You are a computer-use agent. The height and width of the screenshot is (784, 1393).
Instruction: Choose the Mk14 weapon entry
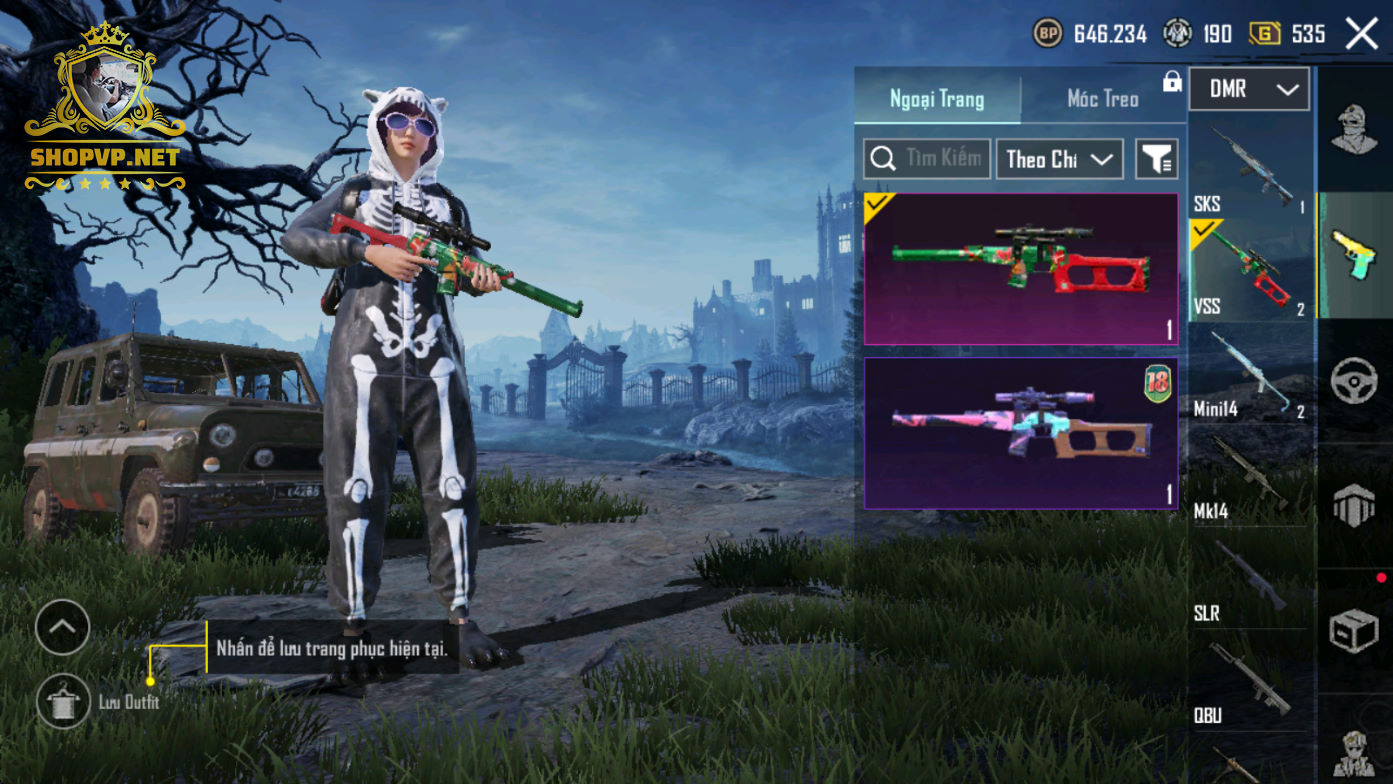[1250, 478]
